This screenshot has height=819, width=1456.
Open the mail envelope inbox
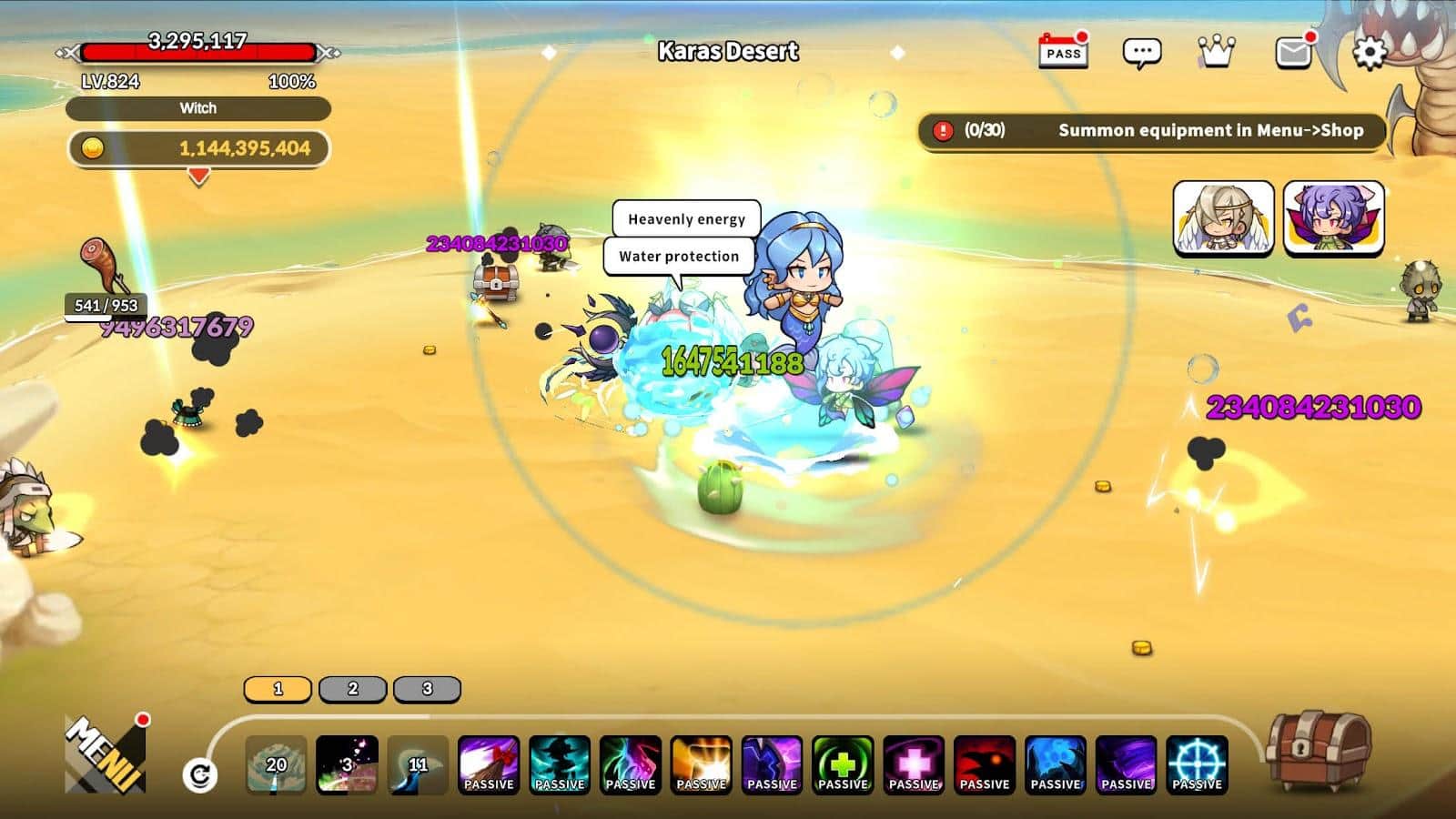coord(1293,53)
